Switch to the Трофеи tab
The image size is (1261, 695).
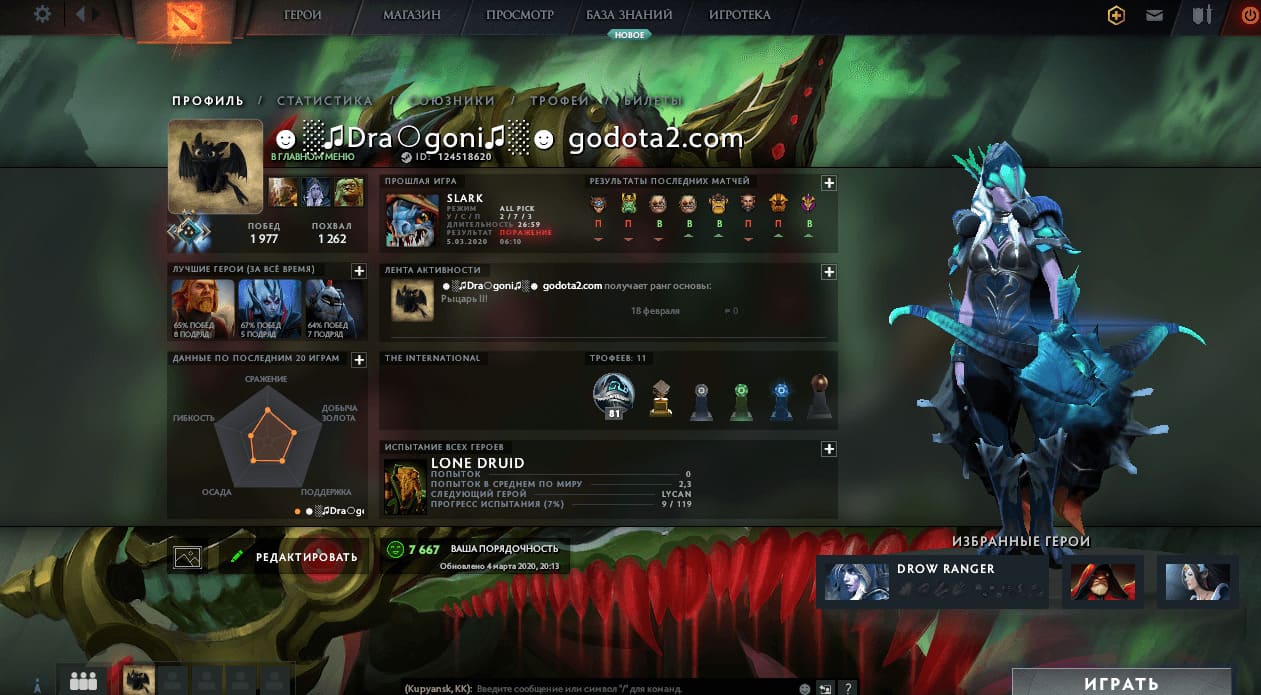pos(559,101)
